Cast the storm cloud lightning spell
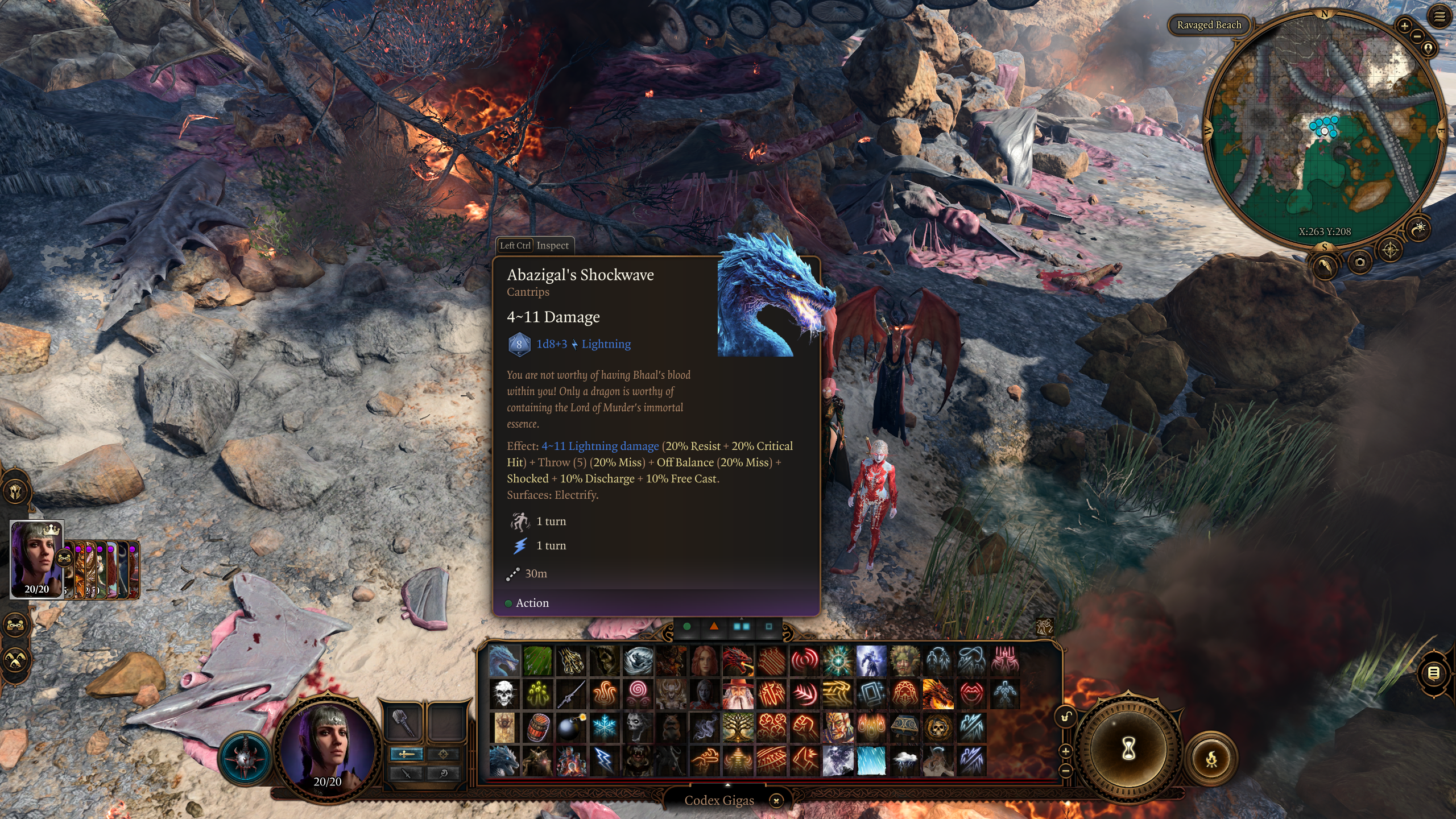 coord(904,760)
